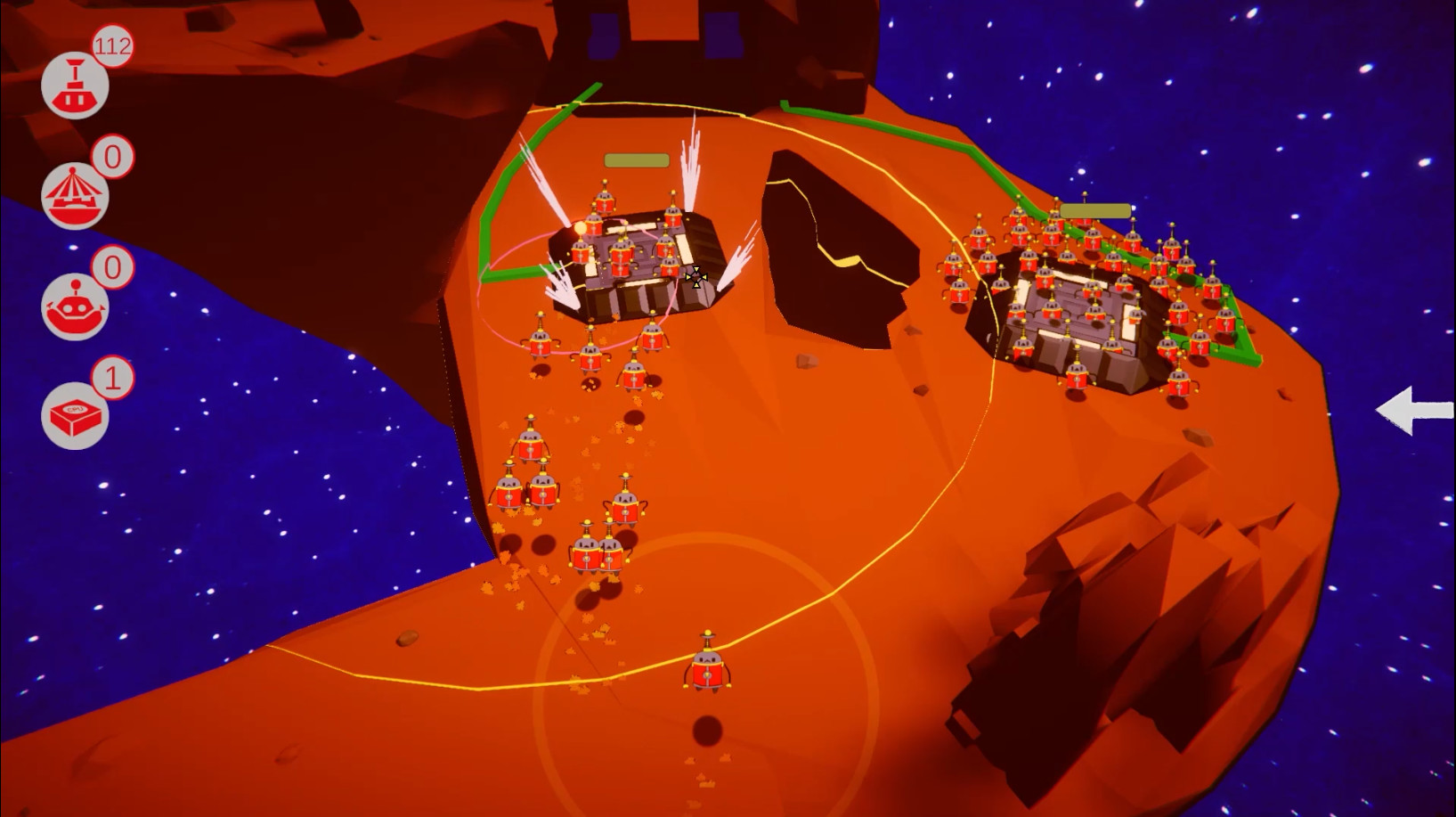Click the white left-pointing arrow
The width and height of the screenshot is (1456, 817).
(1413, 410)
